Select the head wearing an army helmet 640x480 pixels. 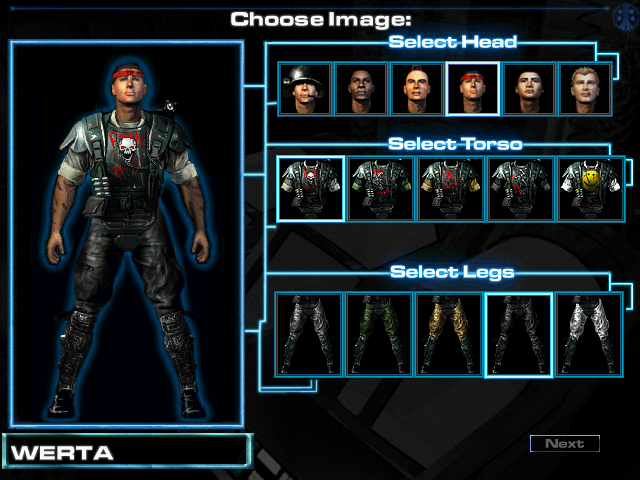pos(304,90)
